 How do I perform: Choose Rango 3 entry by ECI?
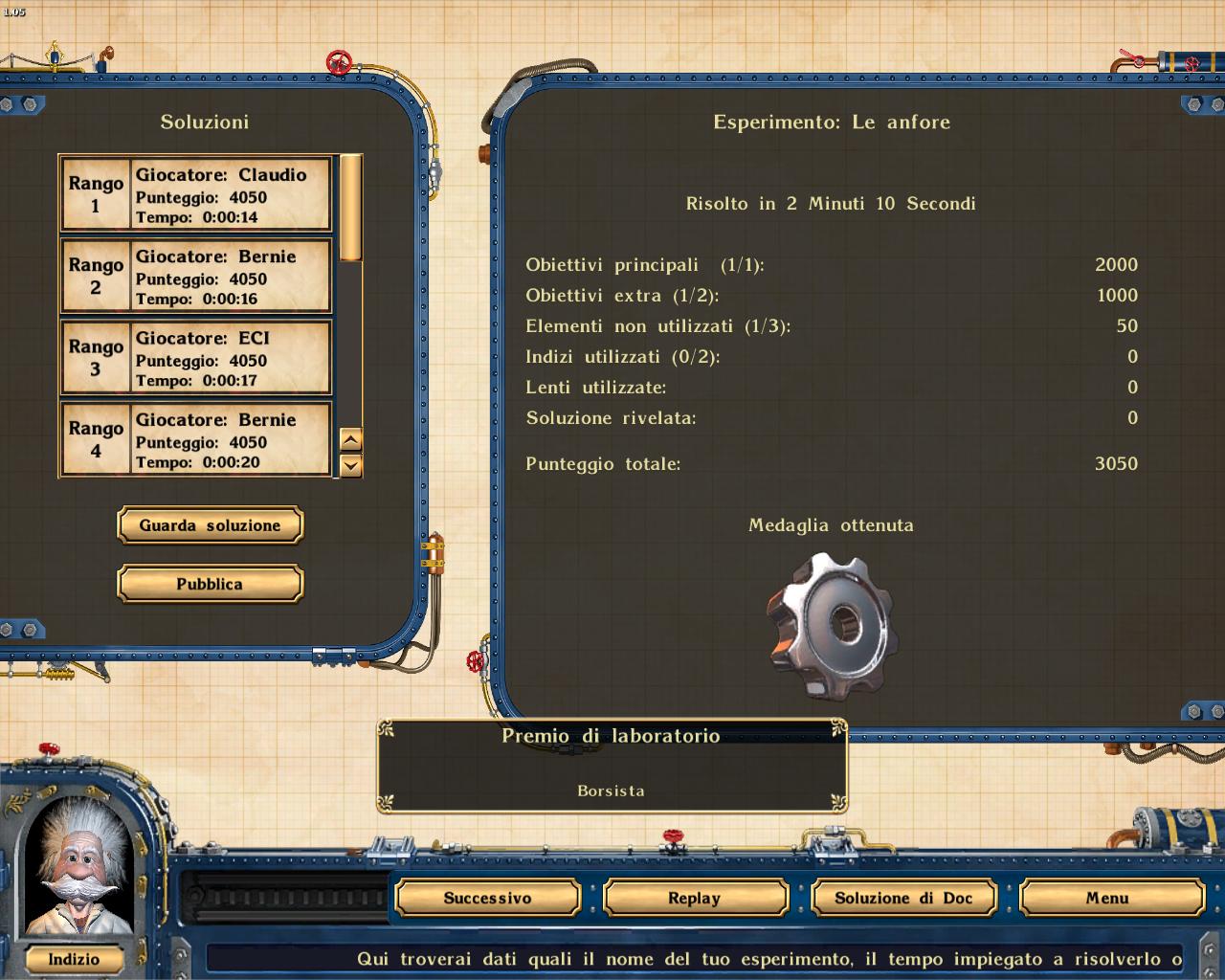click(196, 358)
